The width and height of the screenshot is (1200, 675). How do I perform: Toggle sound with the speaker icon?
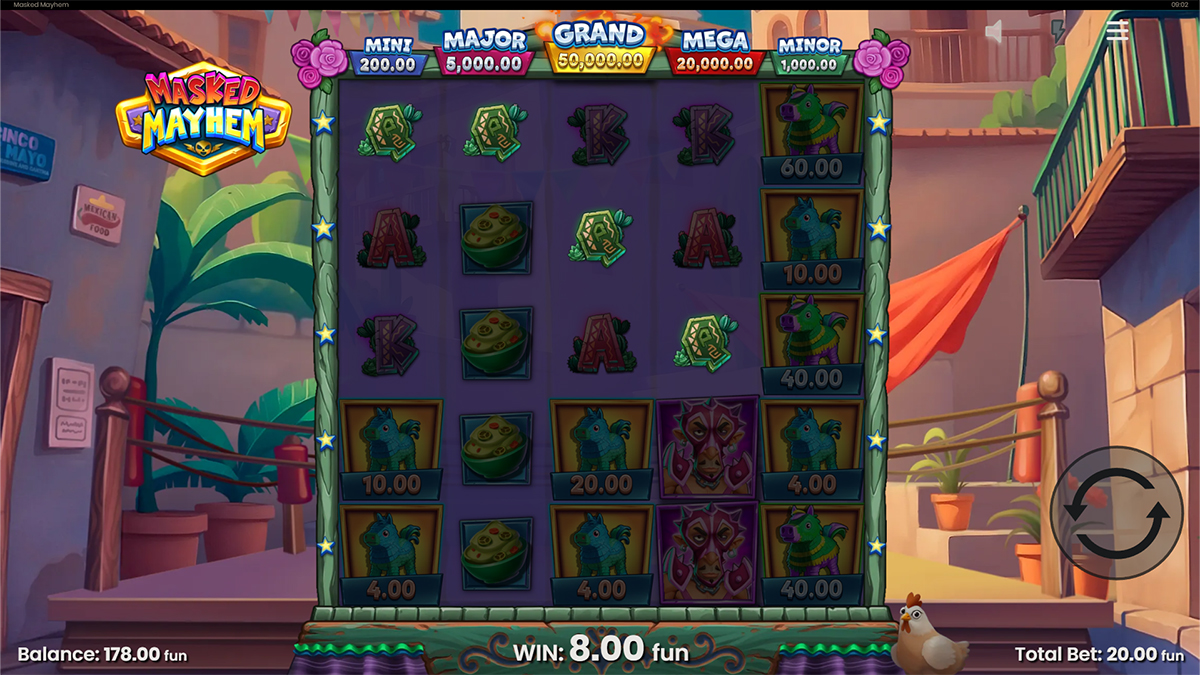pos(994,33)
